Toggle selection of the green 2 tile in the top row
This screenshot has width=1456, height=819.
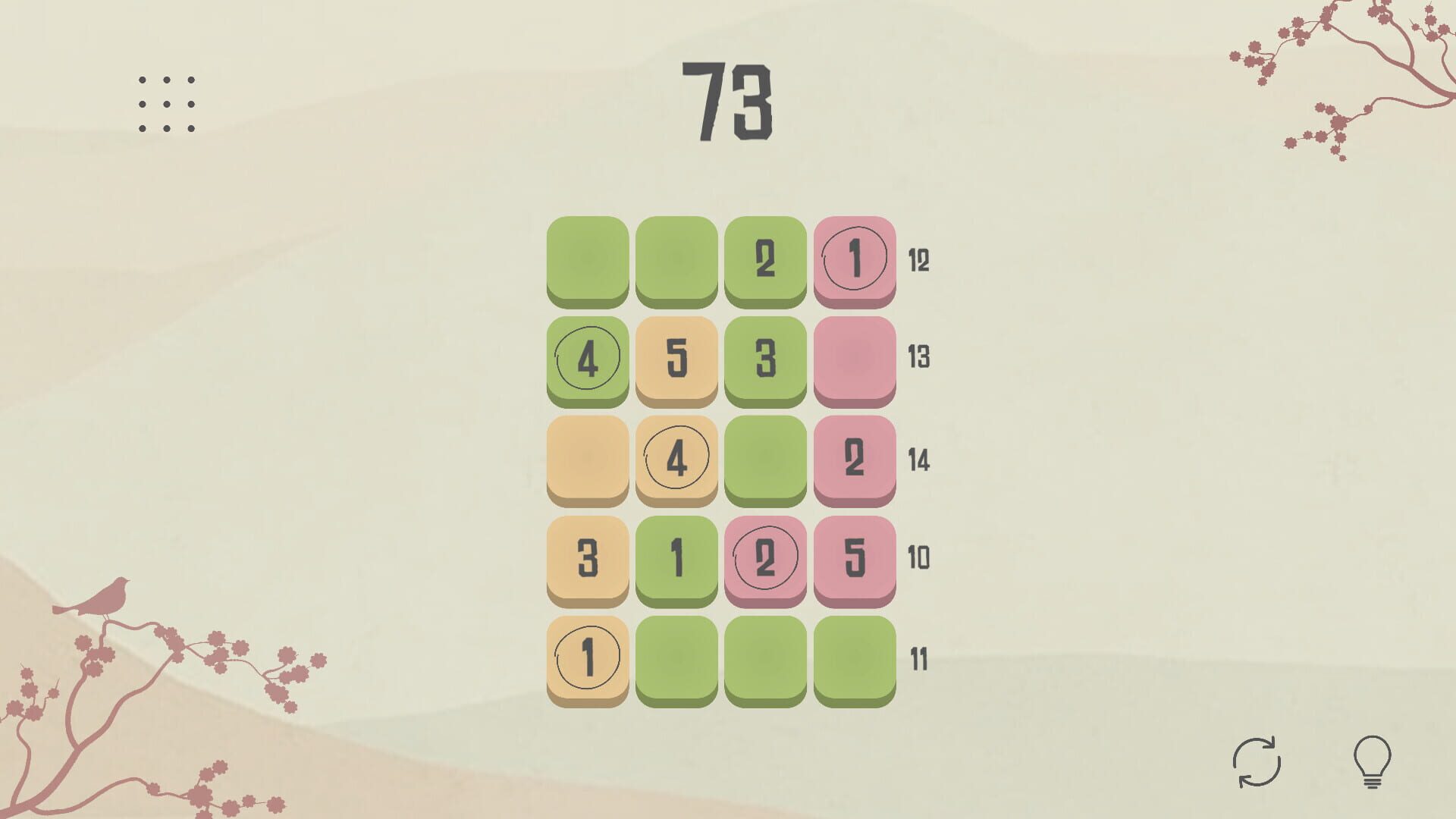pos(766,258)
